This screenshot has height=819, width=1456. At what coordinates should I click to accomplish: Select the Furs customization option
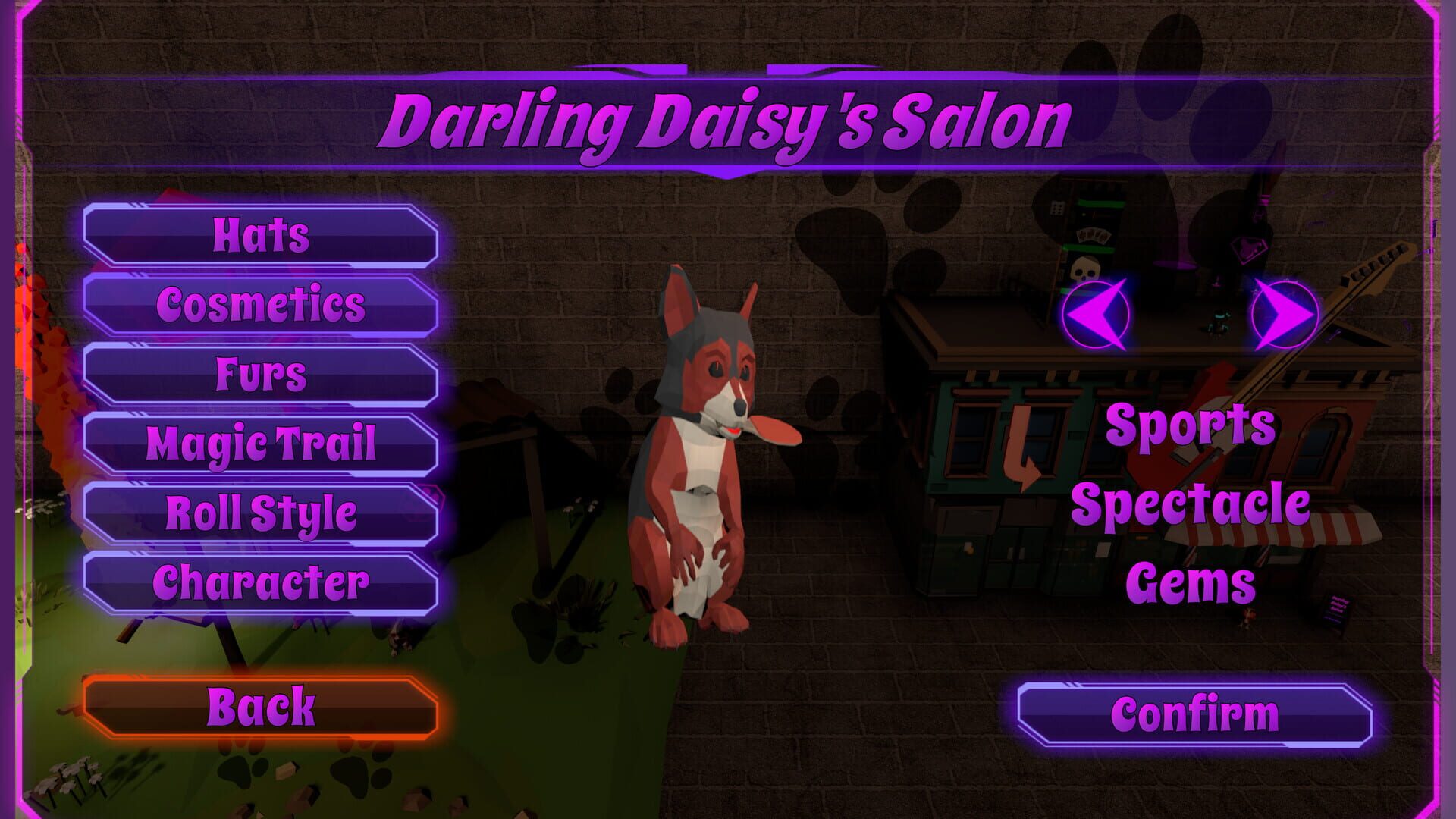pos(262,373)
